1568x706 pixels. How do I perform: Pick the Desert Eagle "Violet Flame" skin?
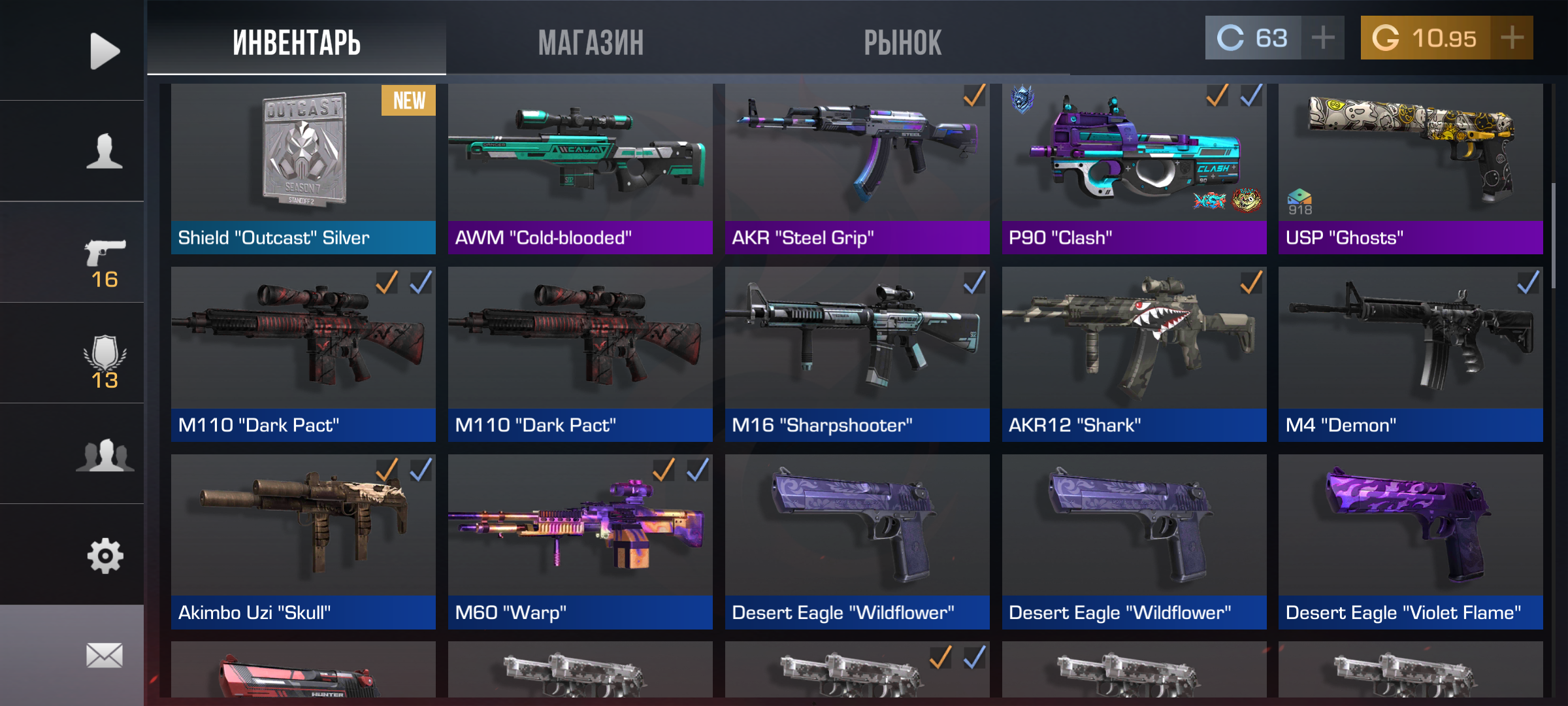1411,541
